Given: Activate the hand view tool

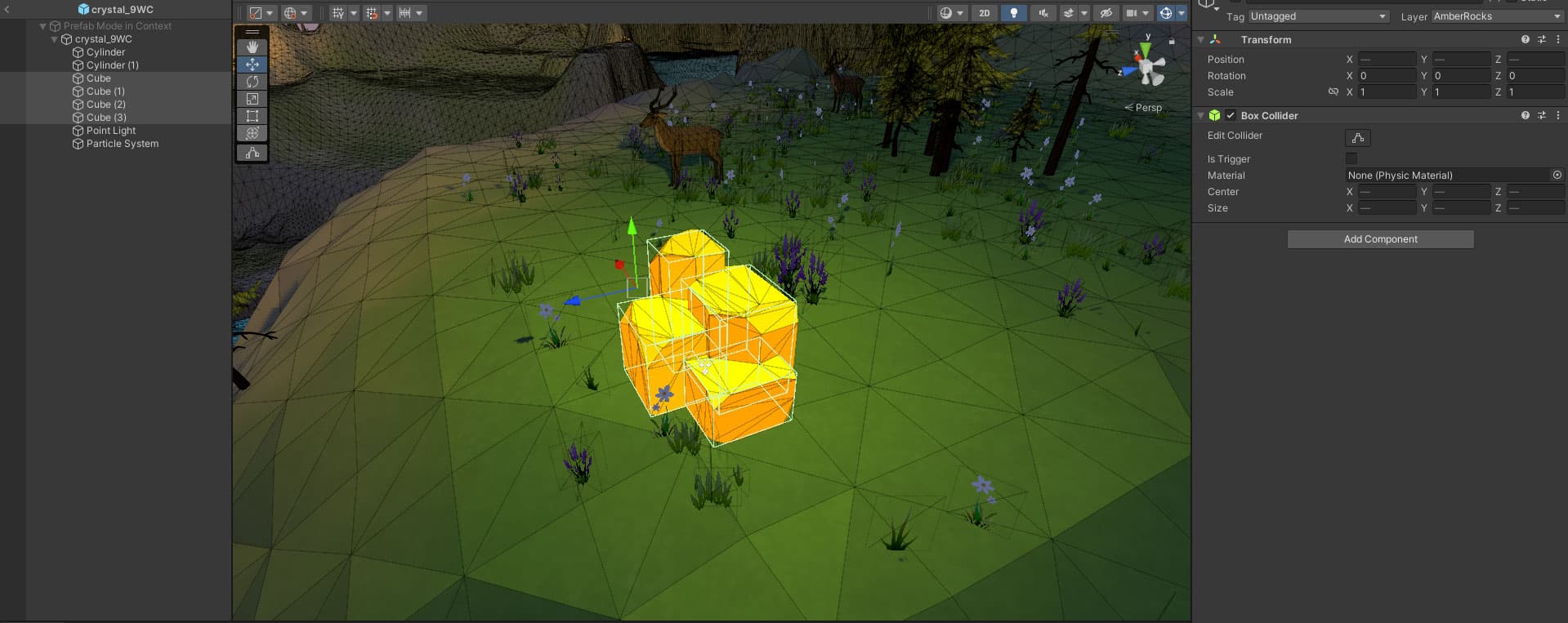Looking at the screenshot, I should [x=252, y=47].
